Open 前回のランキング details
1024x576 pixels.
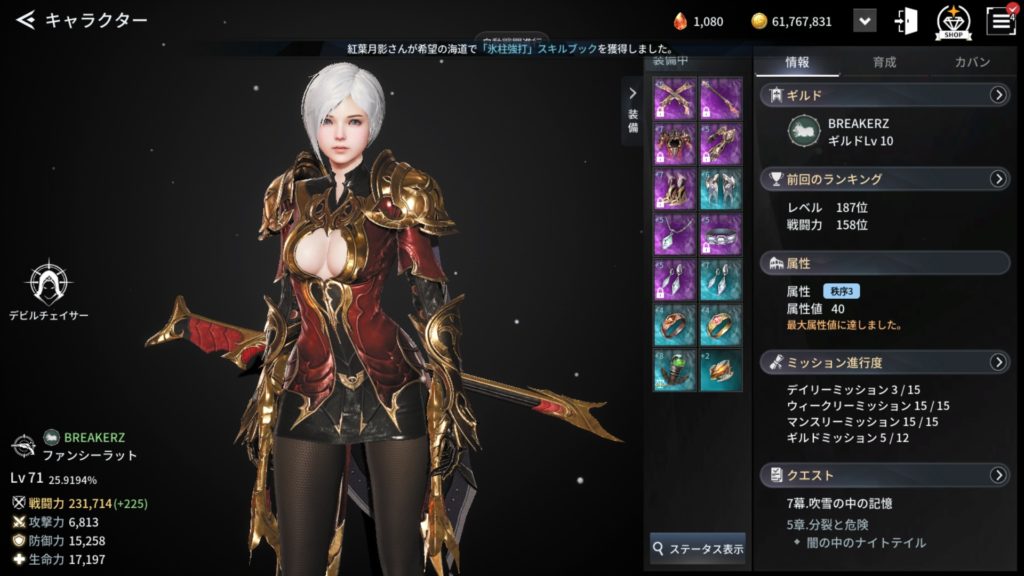click(x=997, y=179)
